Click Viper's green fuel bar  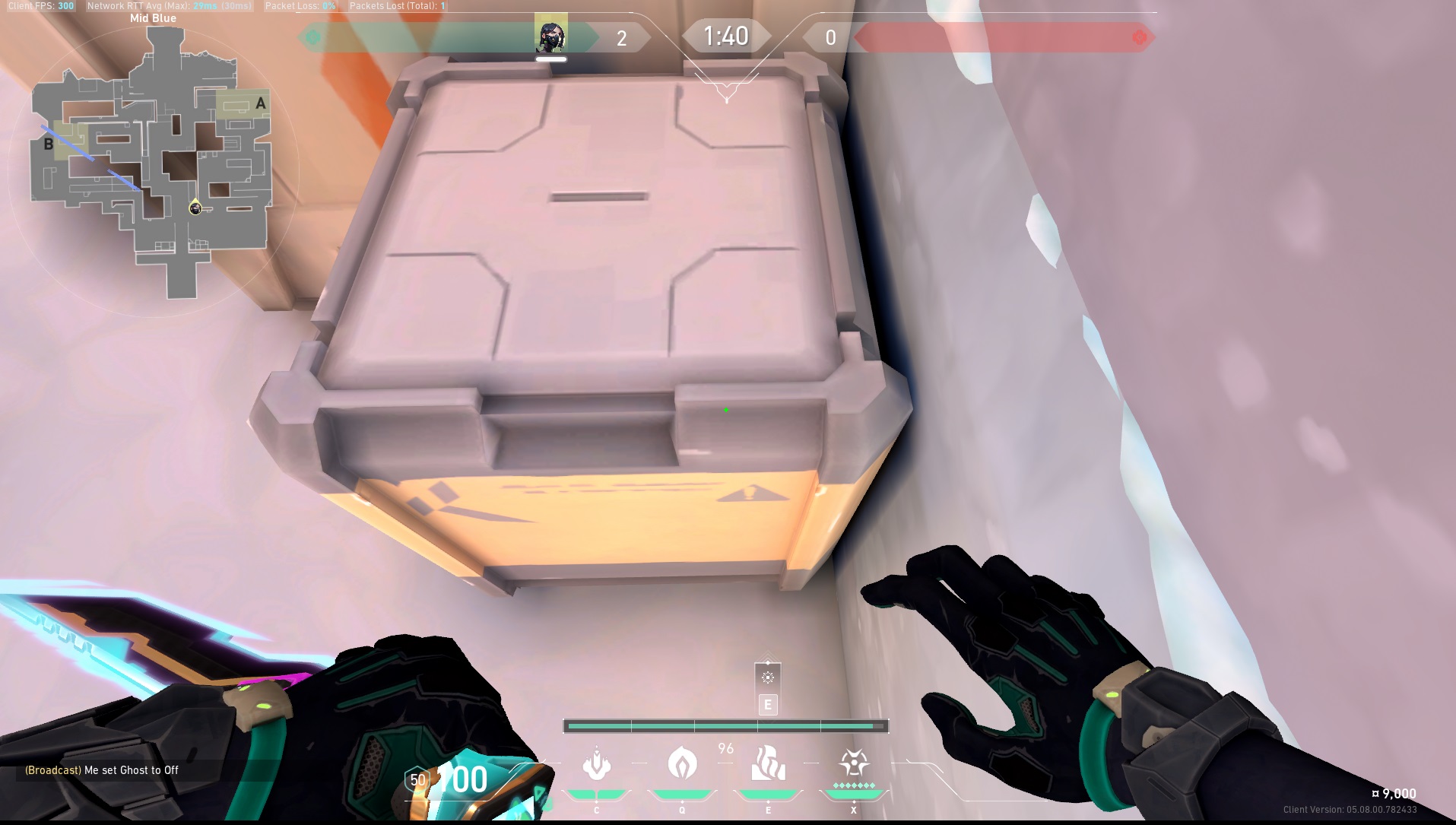726,726
